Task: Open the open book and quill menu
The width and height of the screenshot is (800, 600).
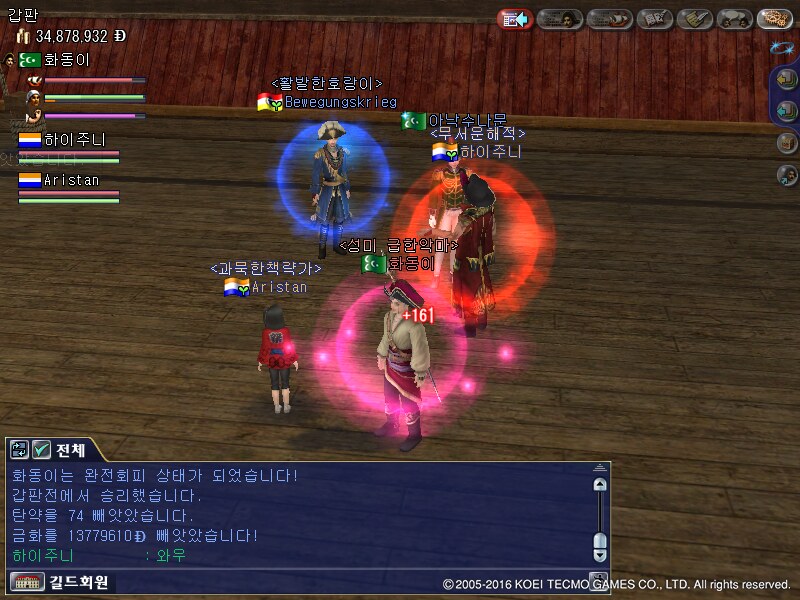Action: point(655,19)
